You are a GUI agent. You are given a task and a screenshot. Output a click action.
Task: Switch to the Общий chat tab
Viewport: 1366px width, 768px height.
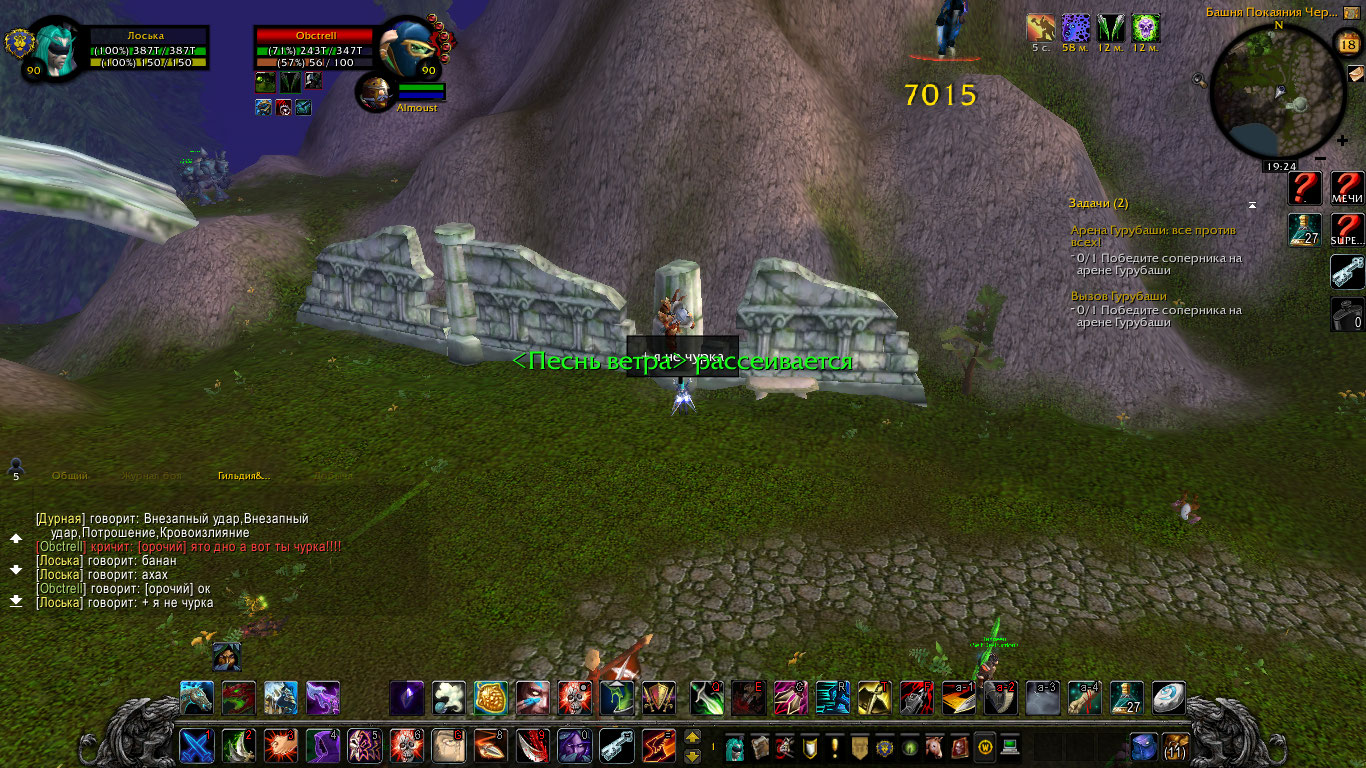[x=70, y=476]
